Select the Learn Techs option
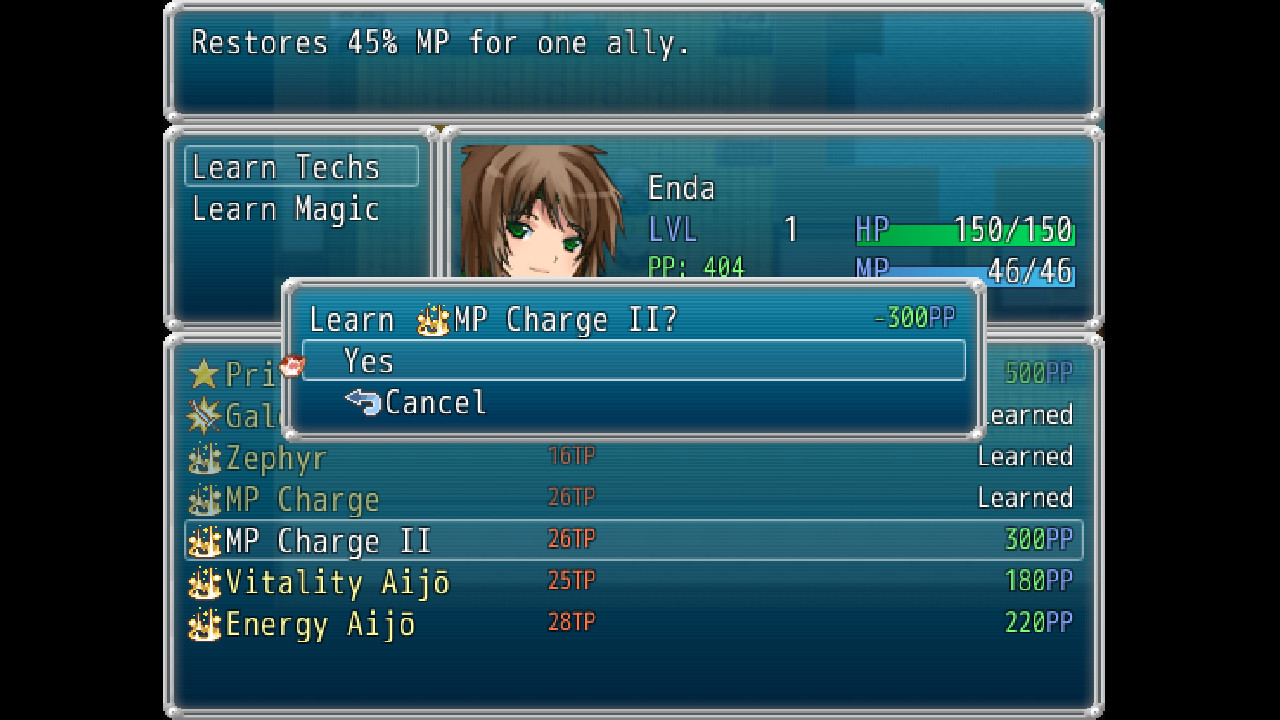This screenshot has height=720, width=1280. tap(283, 167)
